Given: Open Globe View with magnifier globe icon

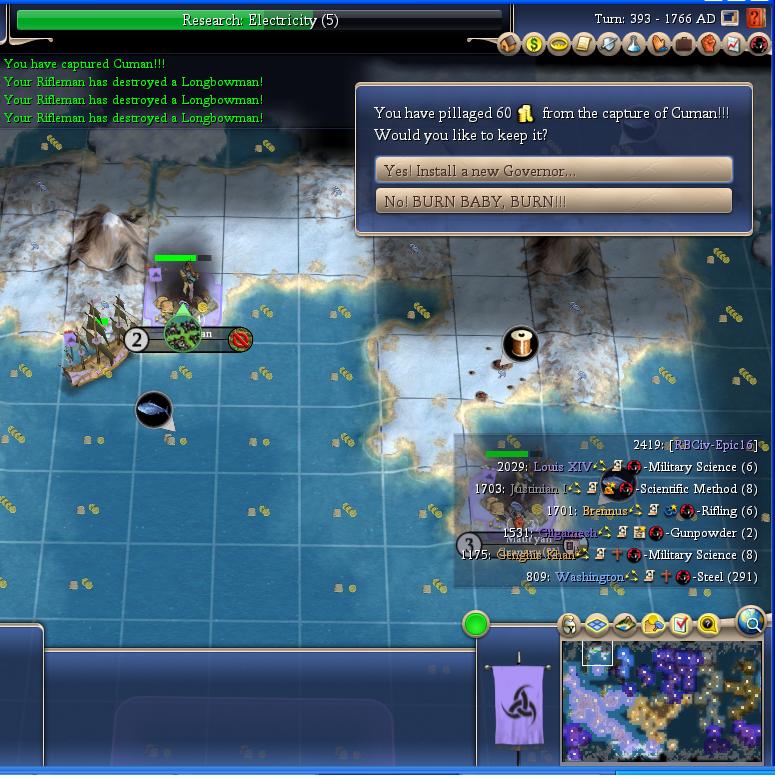Looking at the screenshot, I should point(751,621).
